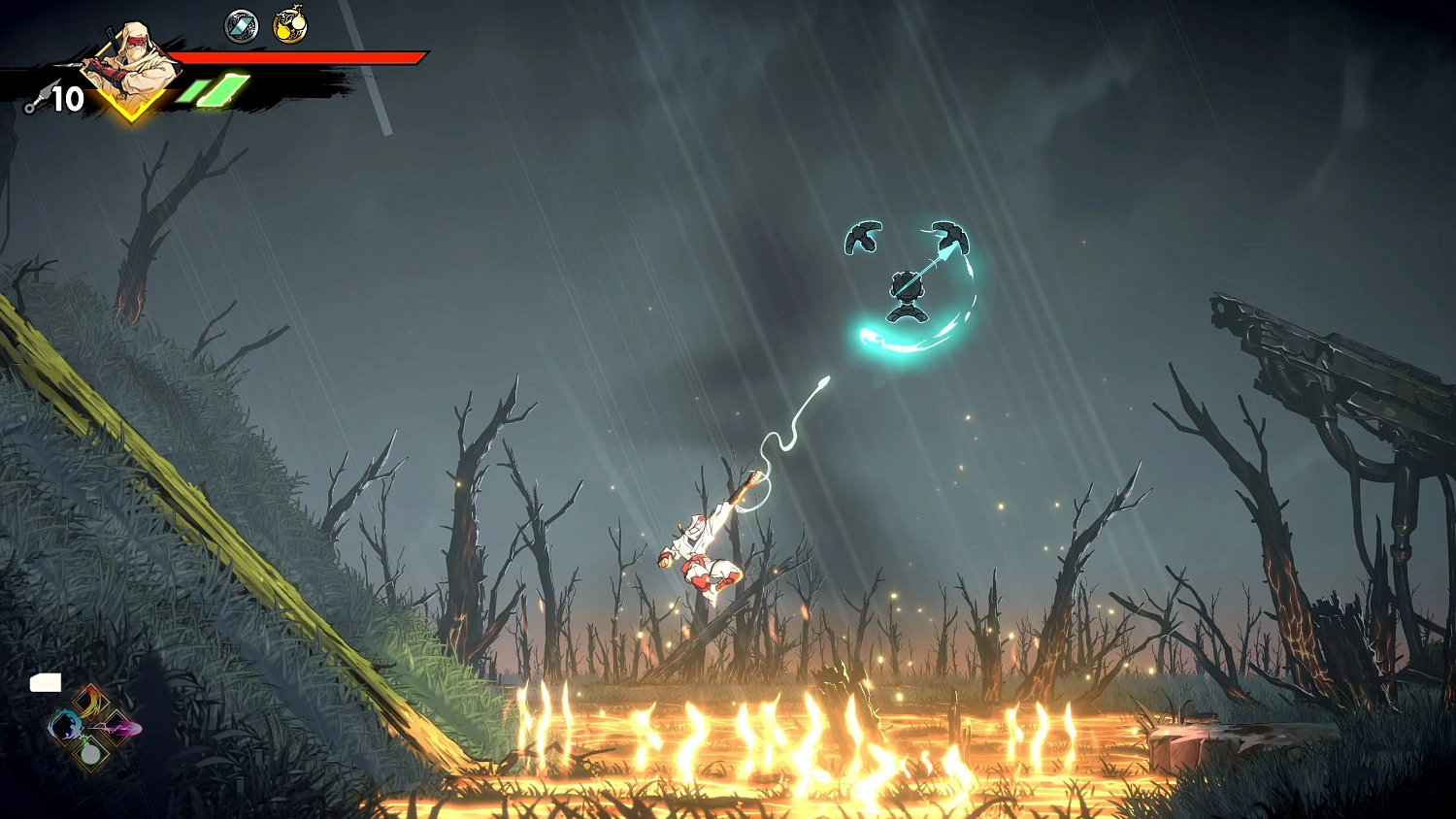The image size is (1456, 819).
Task: Select the green smoke bomb skill diamond
Action: tap(92, 754)
